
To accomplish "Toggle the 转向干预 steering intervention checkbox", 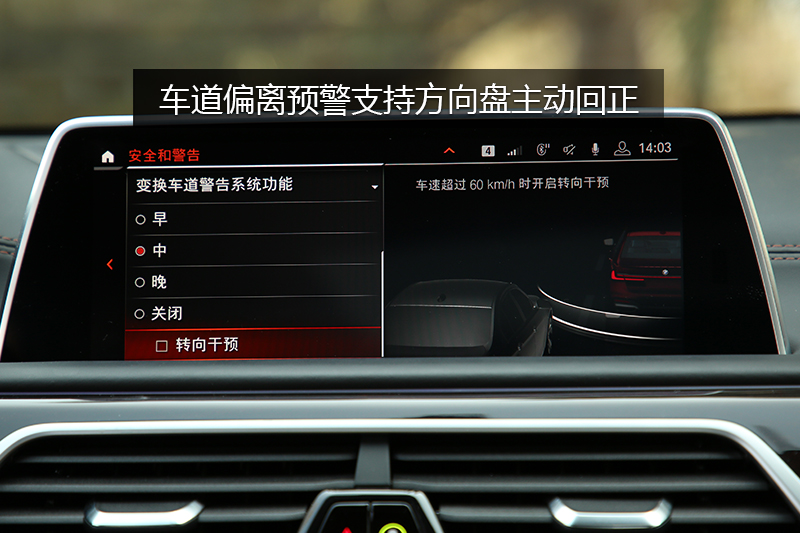I will (x=162, y=346).
